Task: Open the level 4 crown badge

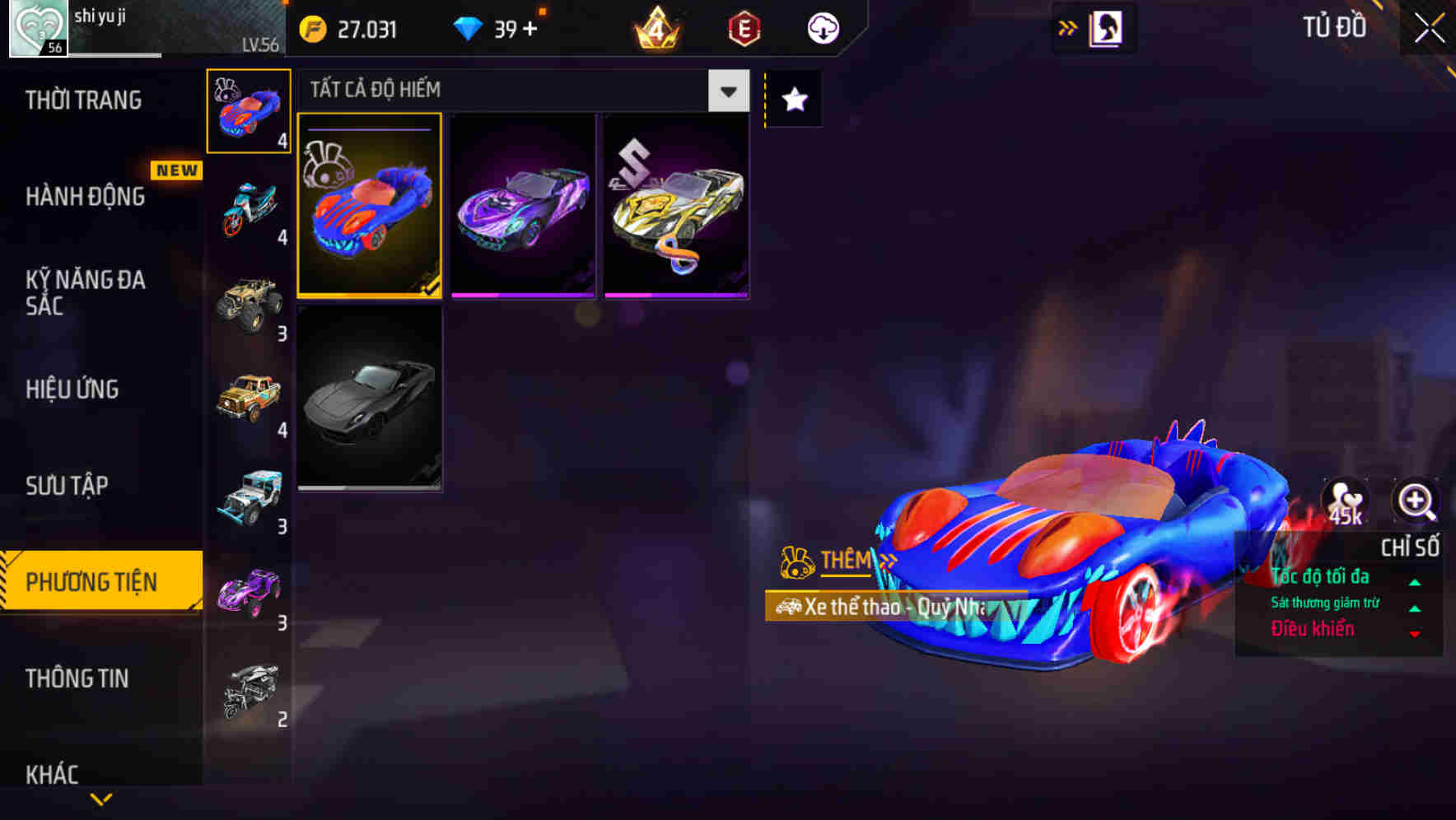Action: 657,28
